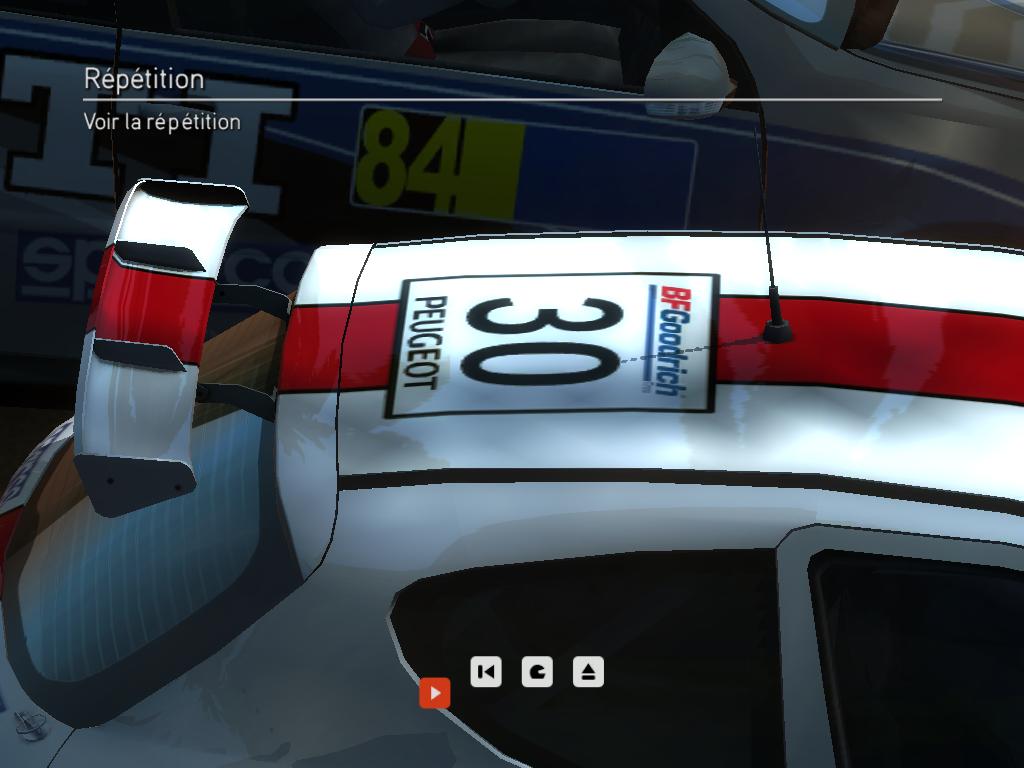Exit the replay with the eject button
The image size is (1024, 768).
coord(589,671)
